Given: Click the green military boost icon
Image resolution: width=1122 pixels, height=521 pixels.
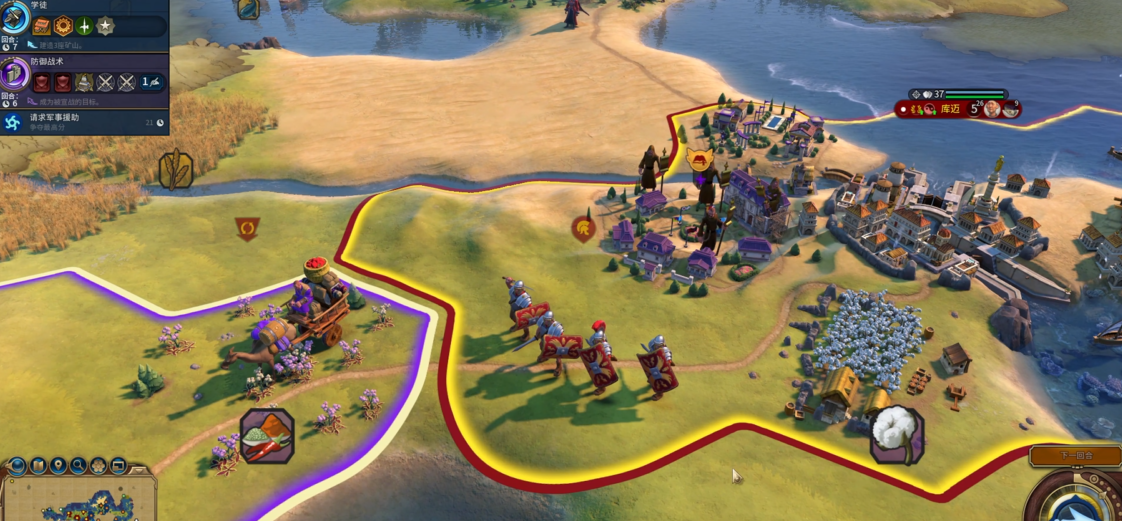Looking at the screenshot, I should pyautogui.click(x=84, y=26).
